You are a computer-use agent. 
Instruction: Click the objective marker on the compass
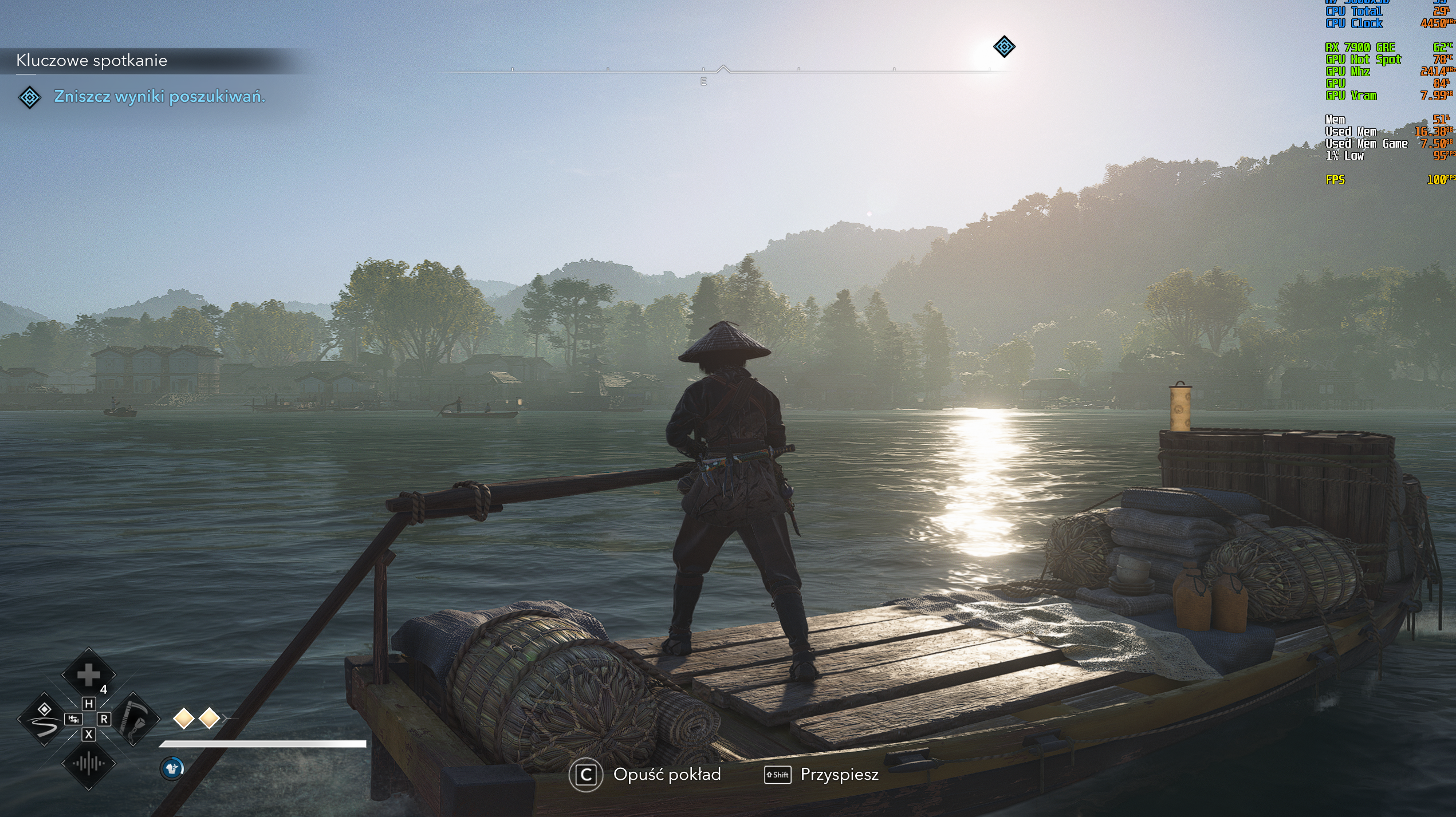click(1004, 46)
